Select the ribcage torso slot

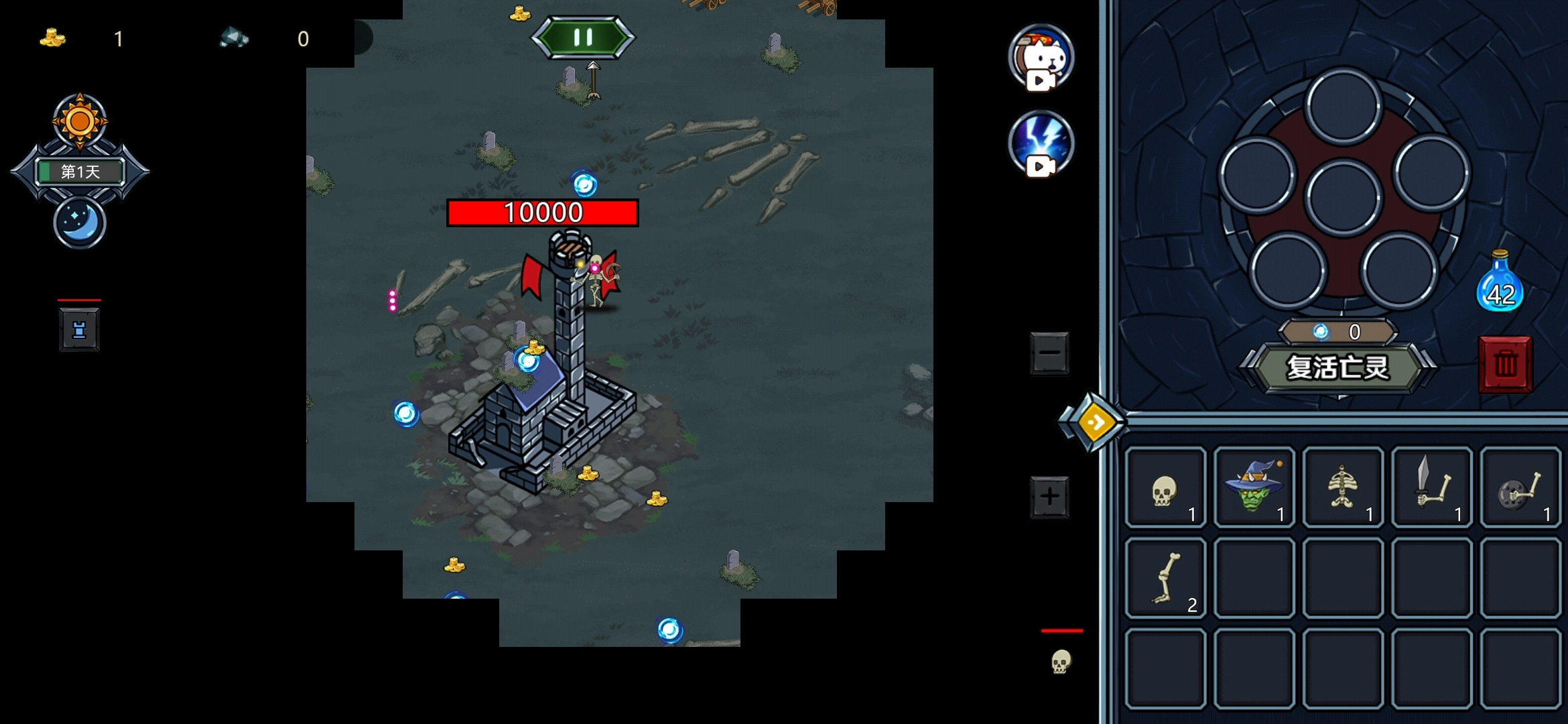point(1343,488)
